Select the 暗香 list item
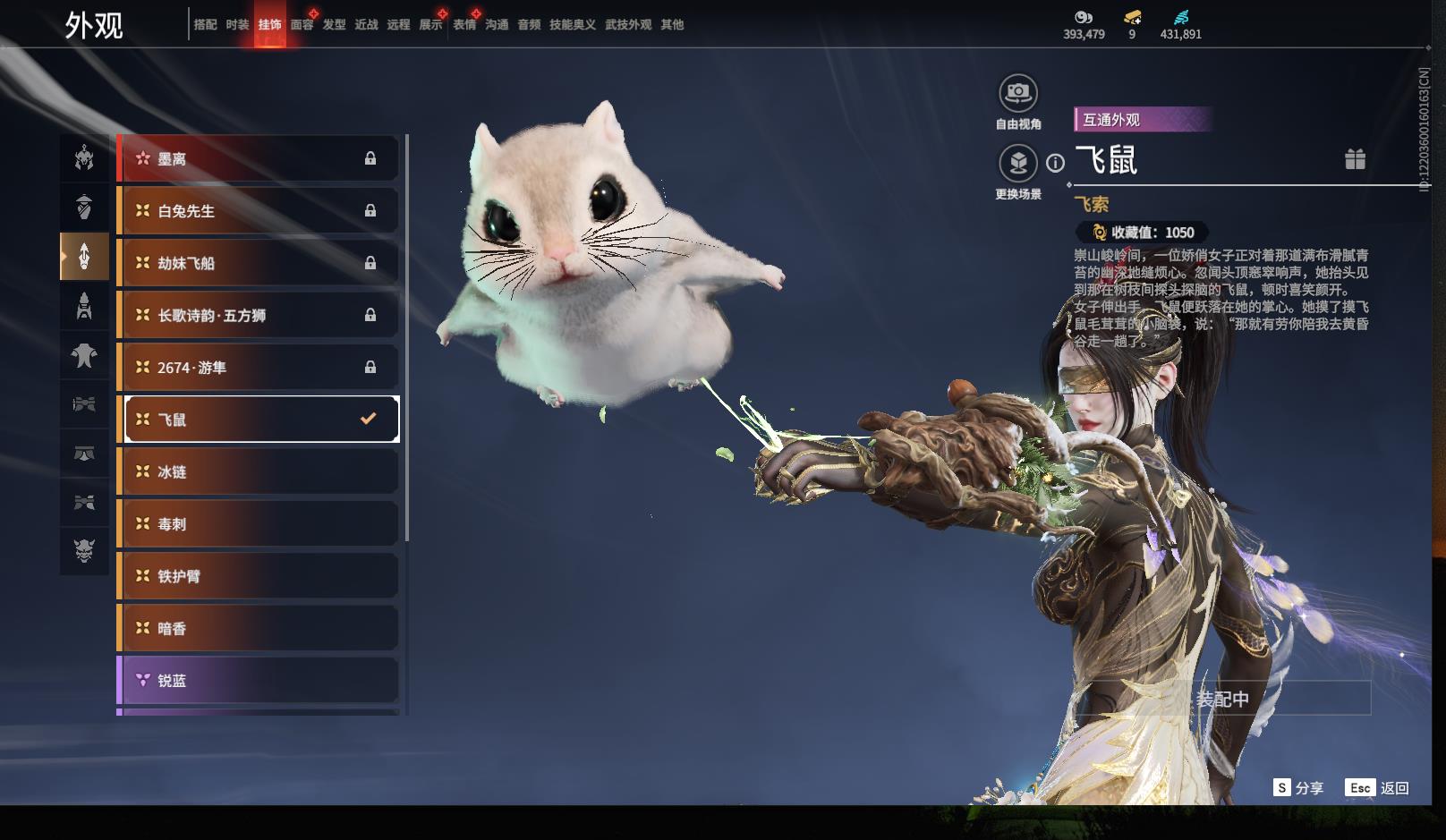Image resolution: width=1446 pixels, height=840 pixels. coord(258,629)
